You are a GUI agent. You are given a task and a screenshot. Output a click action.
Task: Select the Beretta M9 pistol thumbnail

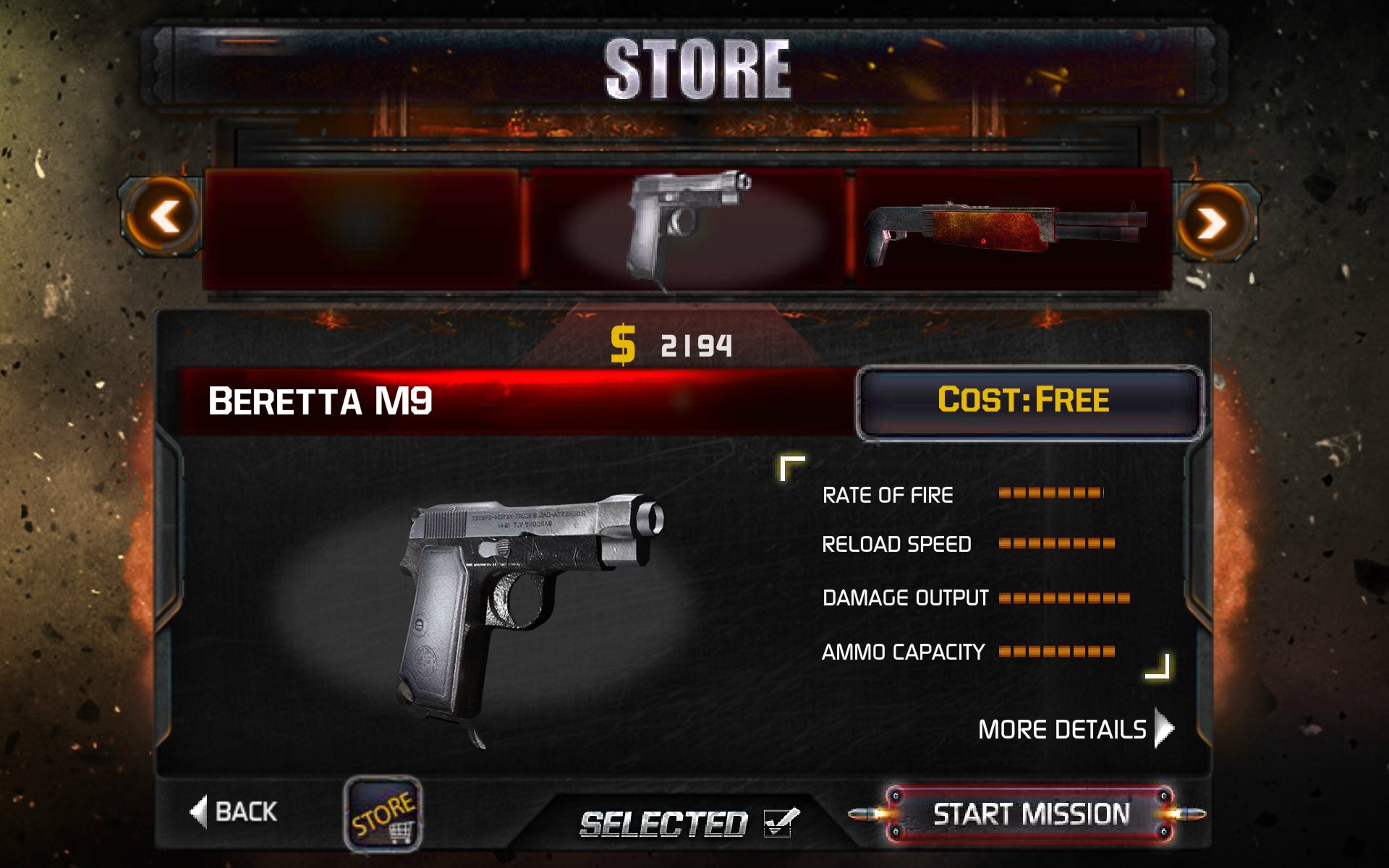pyautogui.click(x=686, y=228)
